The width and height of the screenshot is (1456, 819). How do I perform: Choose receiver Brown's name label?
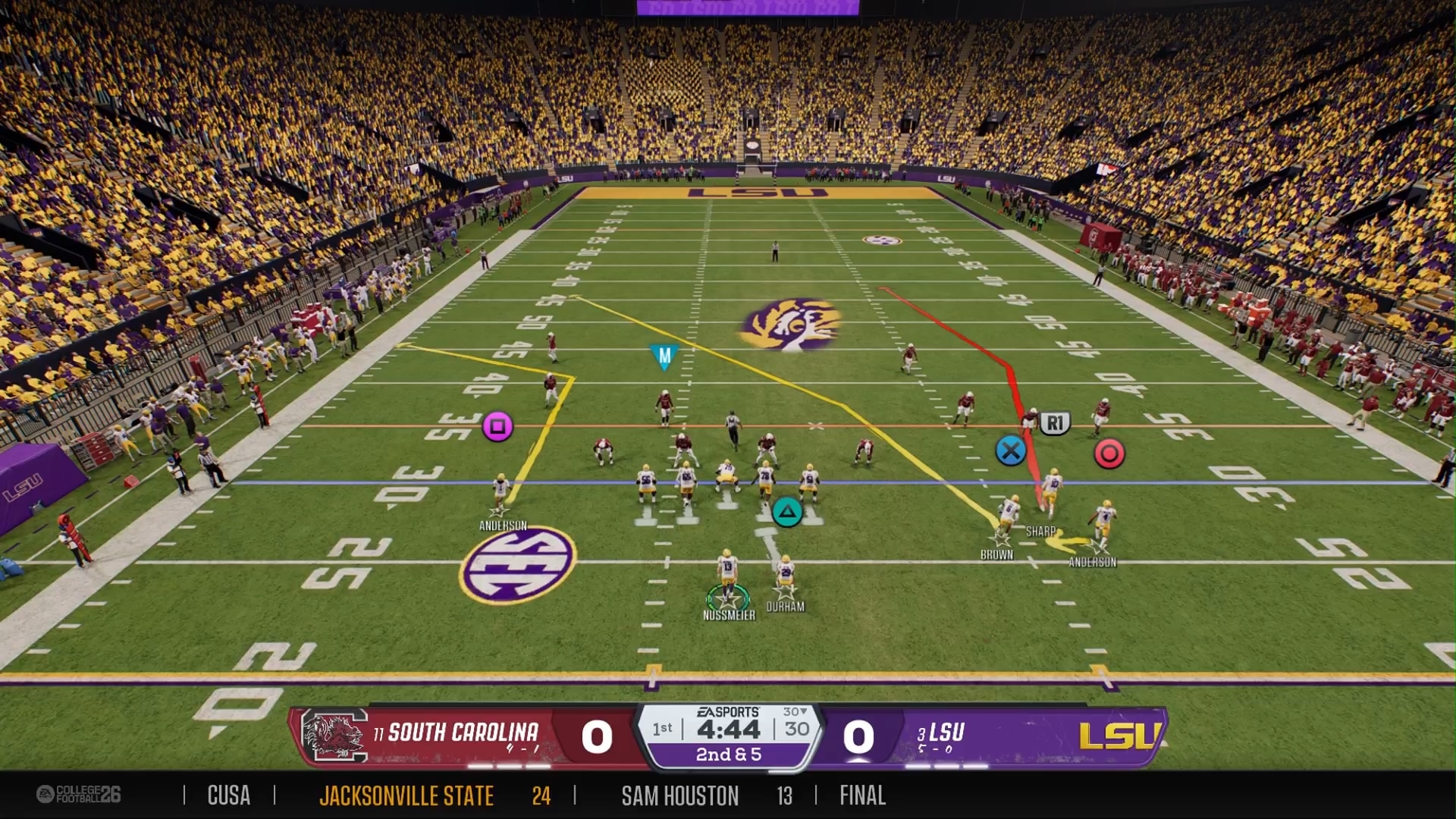coord(996,555)
